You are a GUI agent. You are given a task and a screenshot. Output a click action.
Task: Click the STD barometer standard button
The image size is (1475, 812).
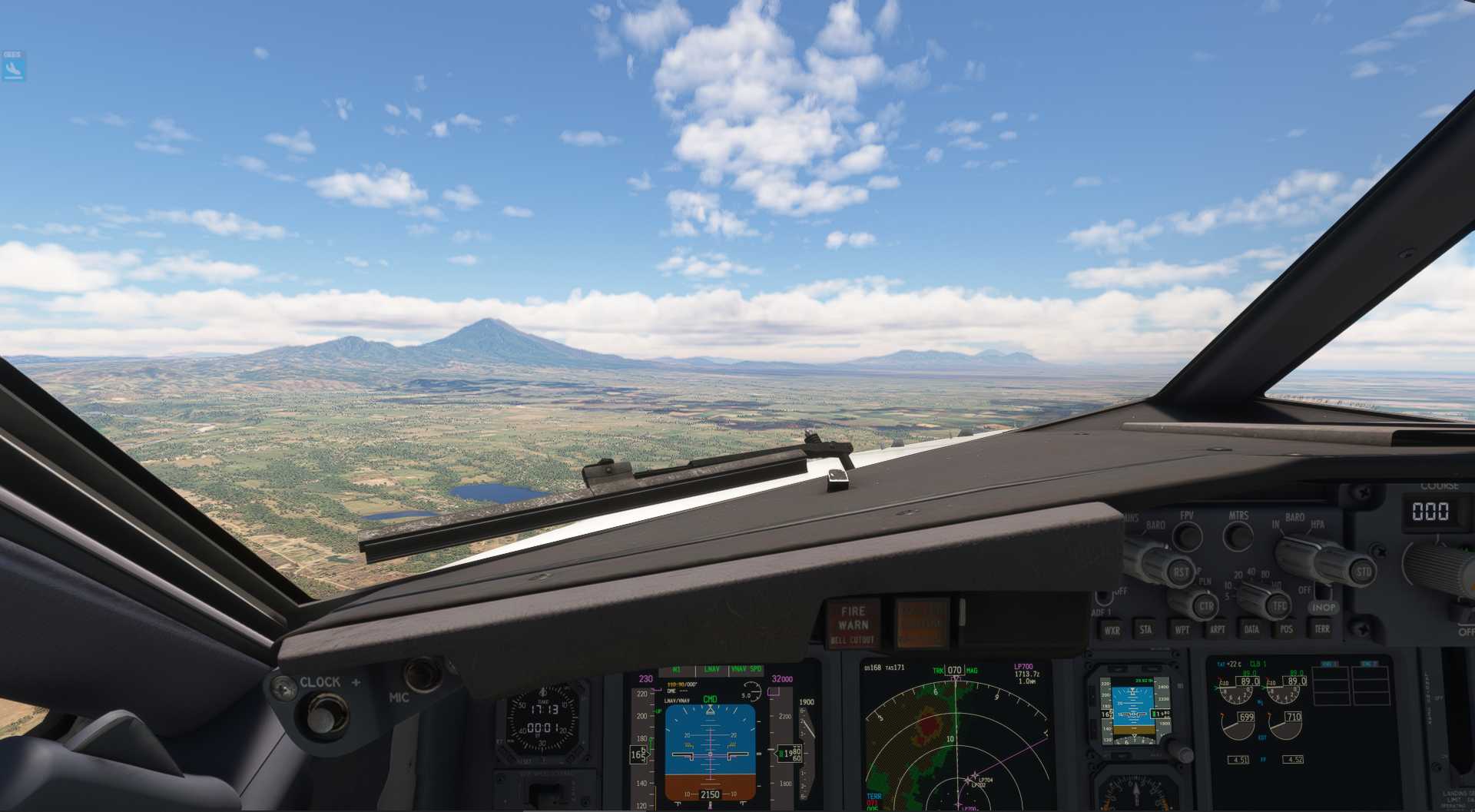(1364, 571)
